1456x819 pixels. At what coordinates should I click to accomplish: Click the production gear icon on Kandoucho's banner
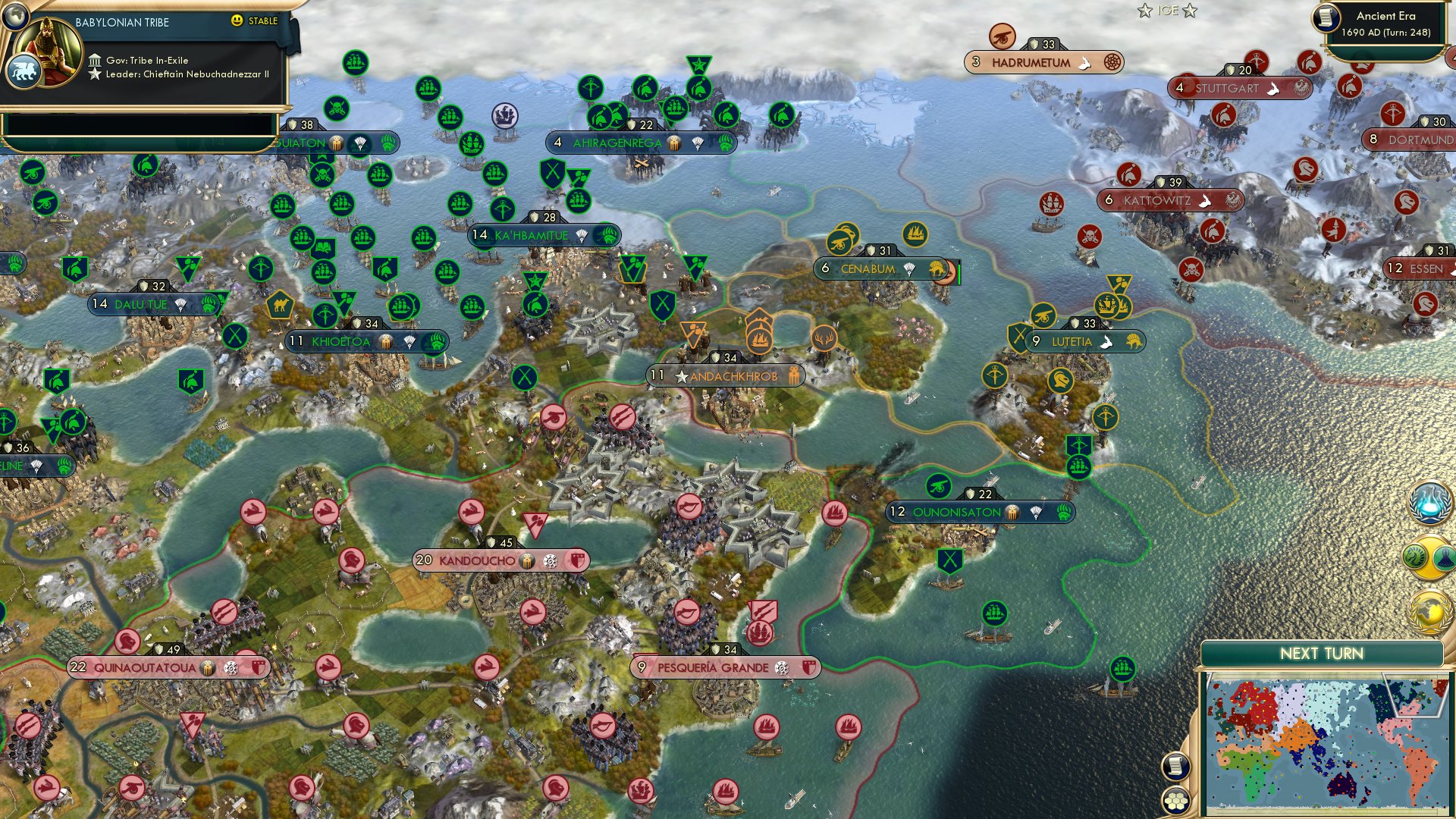pos(551,562)
